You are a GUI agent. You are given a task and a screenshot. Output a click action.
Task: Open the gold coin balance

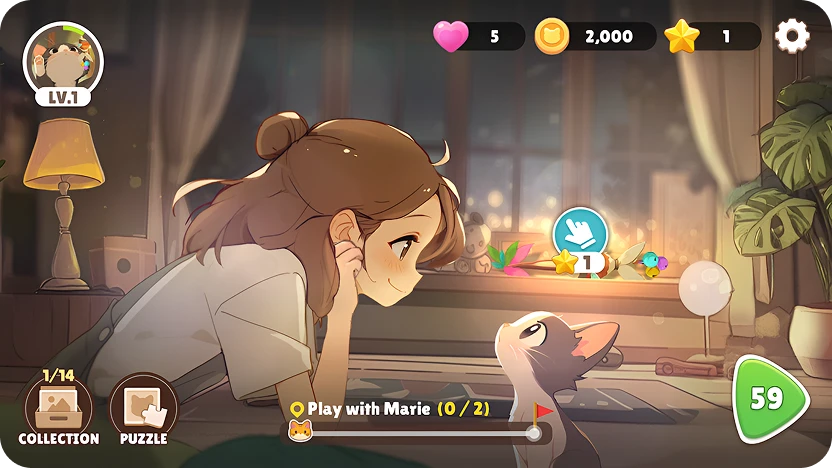(x=596, y=37)
